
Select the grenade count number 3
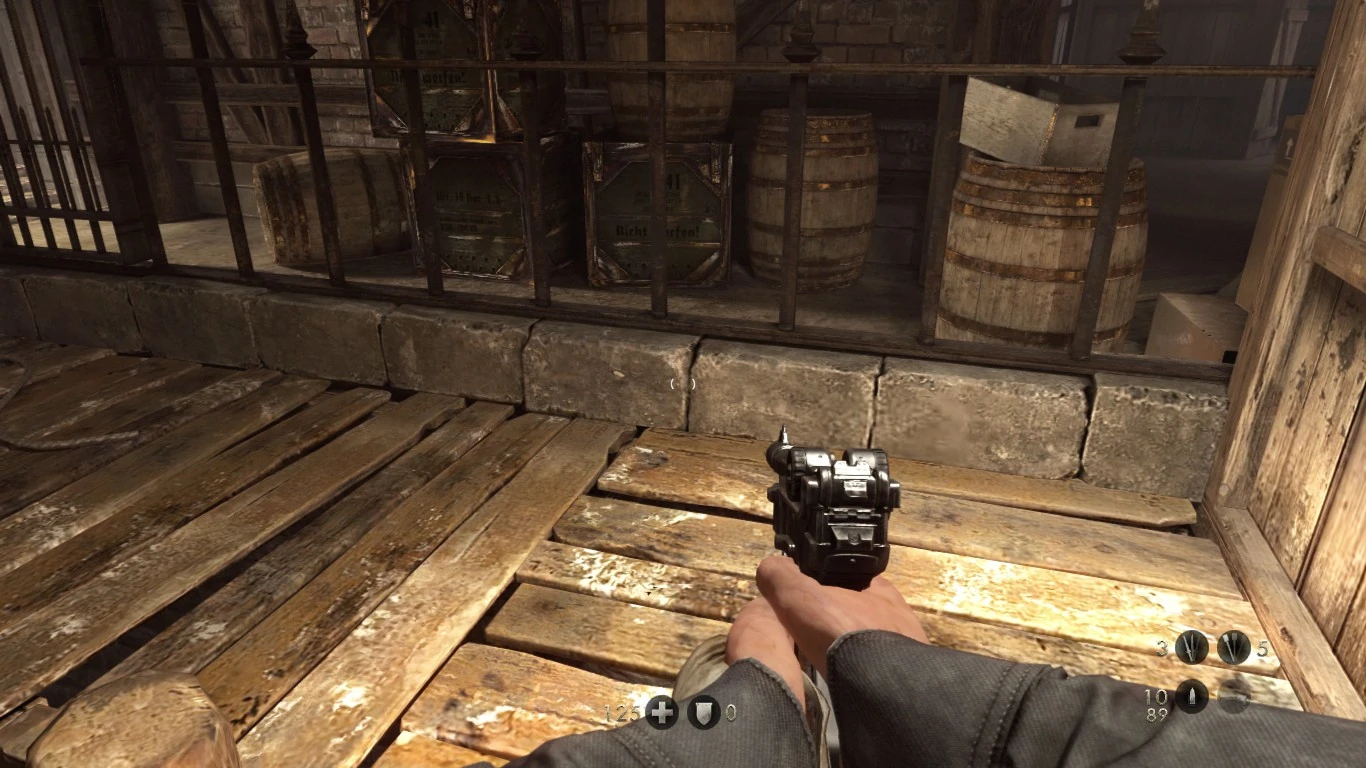tap(1160, 648)
